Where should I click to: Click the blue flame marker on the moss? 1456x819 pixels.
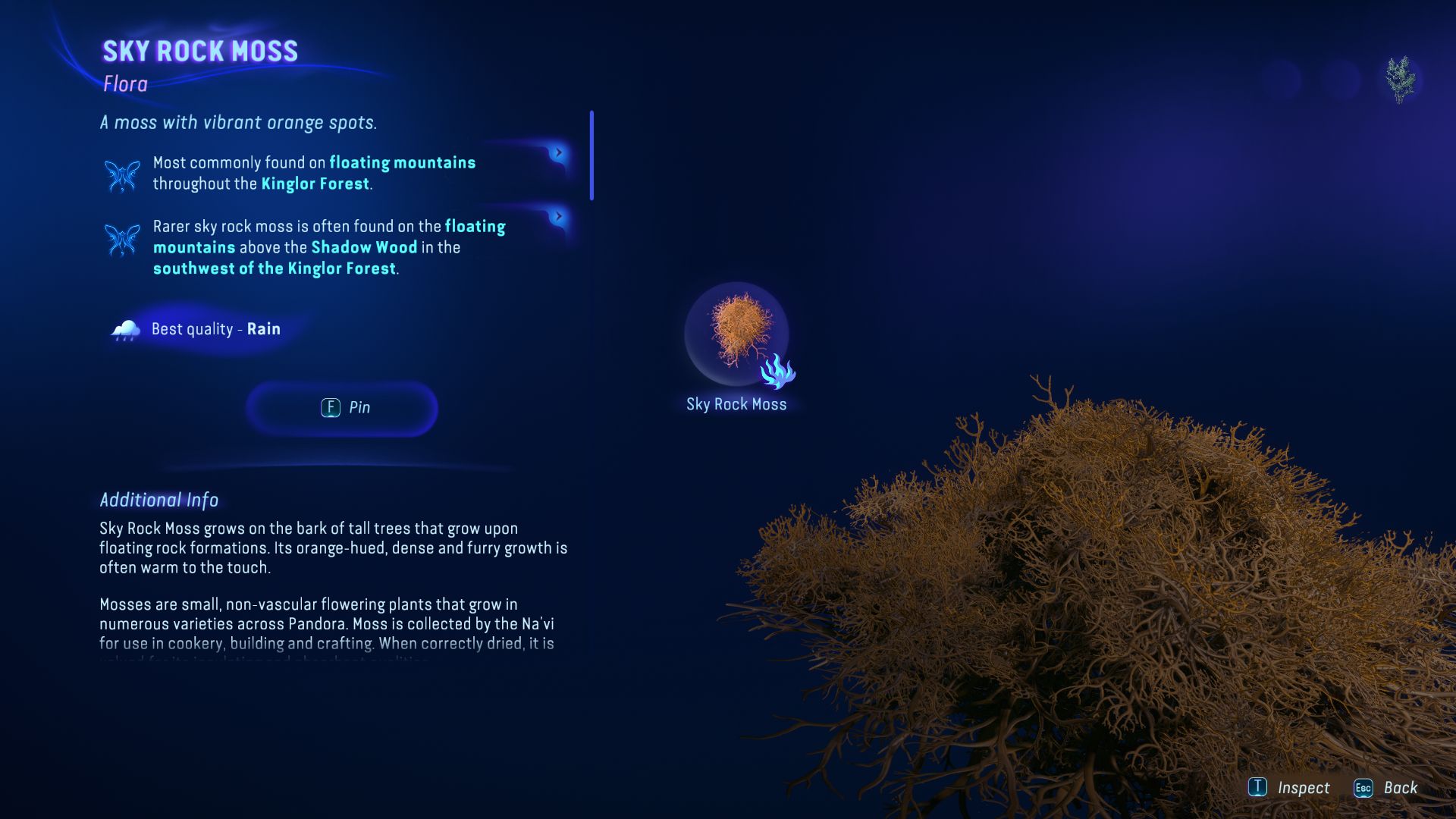click(x=779, y=373)
